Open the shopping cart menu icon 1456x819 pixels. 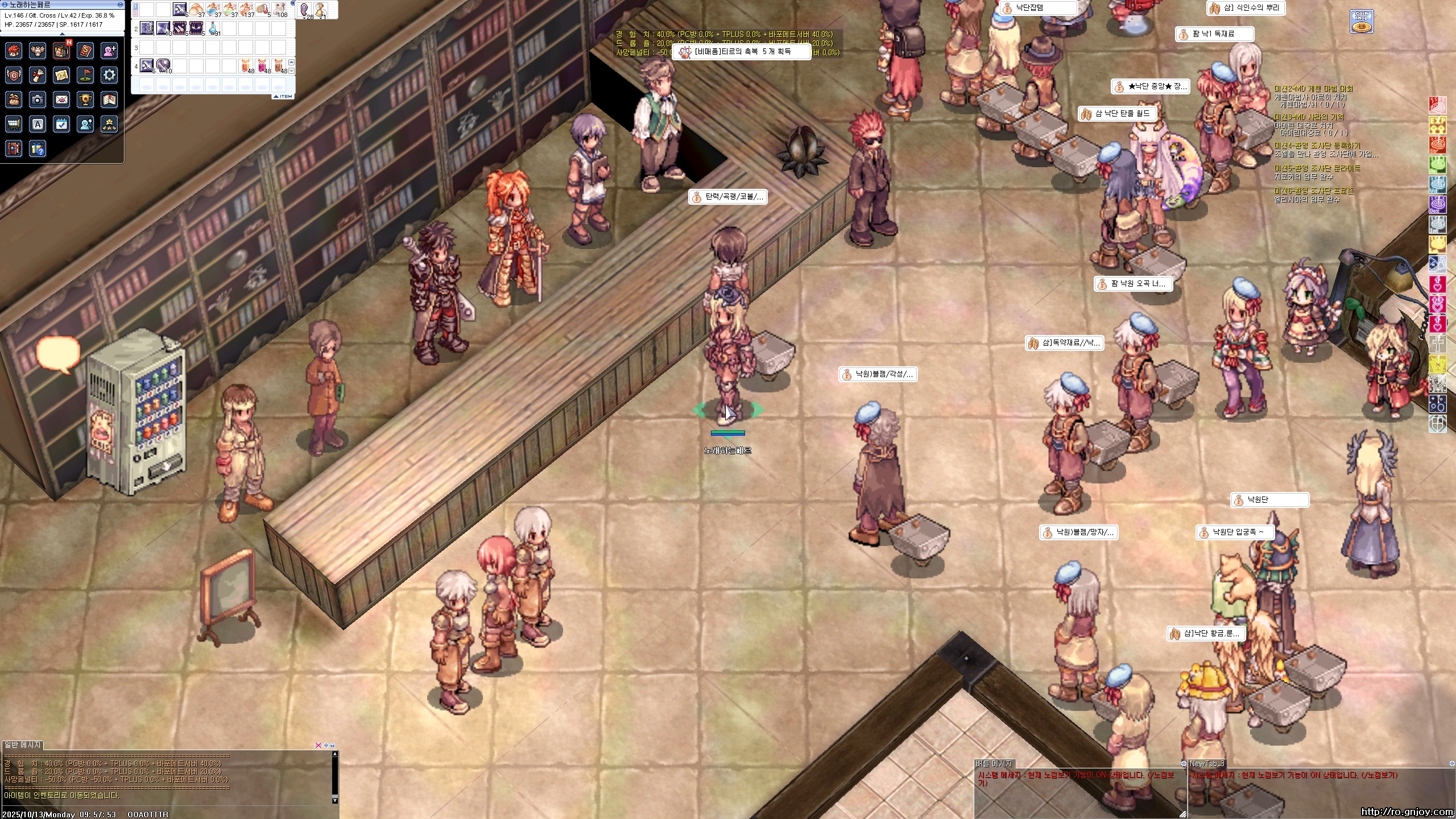pyautogui.click(x=14, y=124)
